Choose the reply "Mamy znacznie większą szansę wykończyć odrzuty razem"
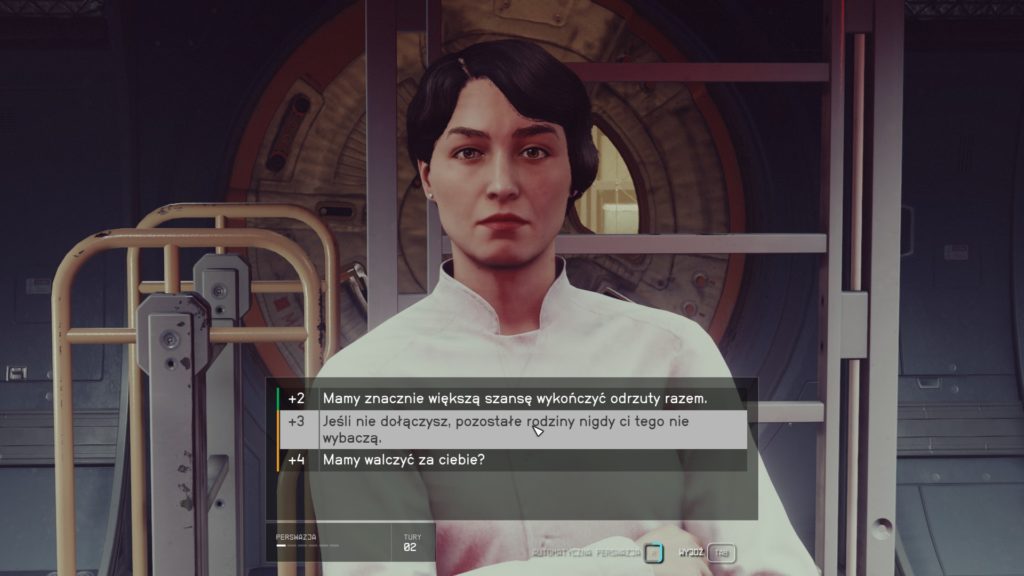Screen dimensions: 1024x576 pos(514,398)
